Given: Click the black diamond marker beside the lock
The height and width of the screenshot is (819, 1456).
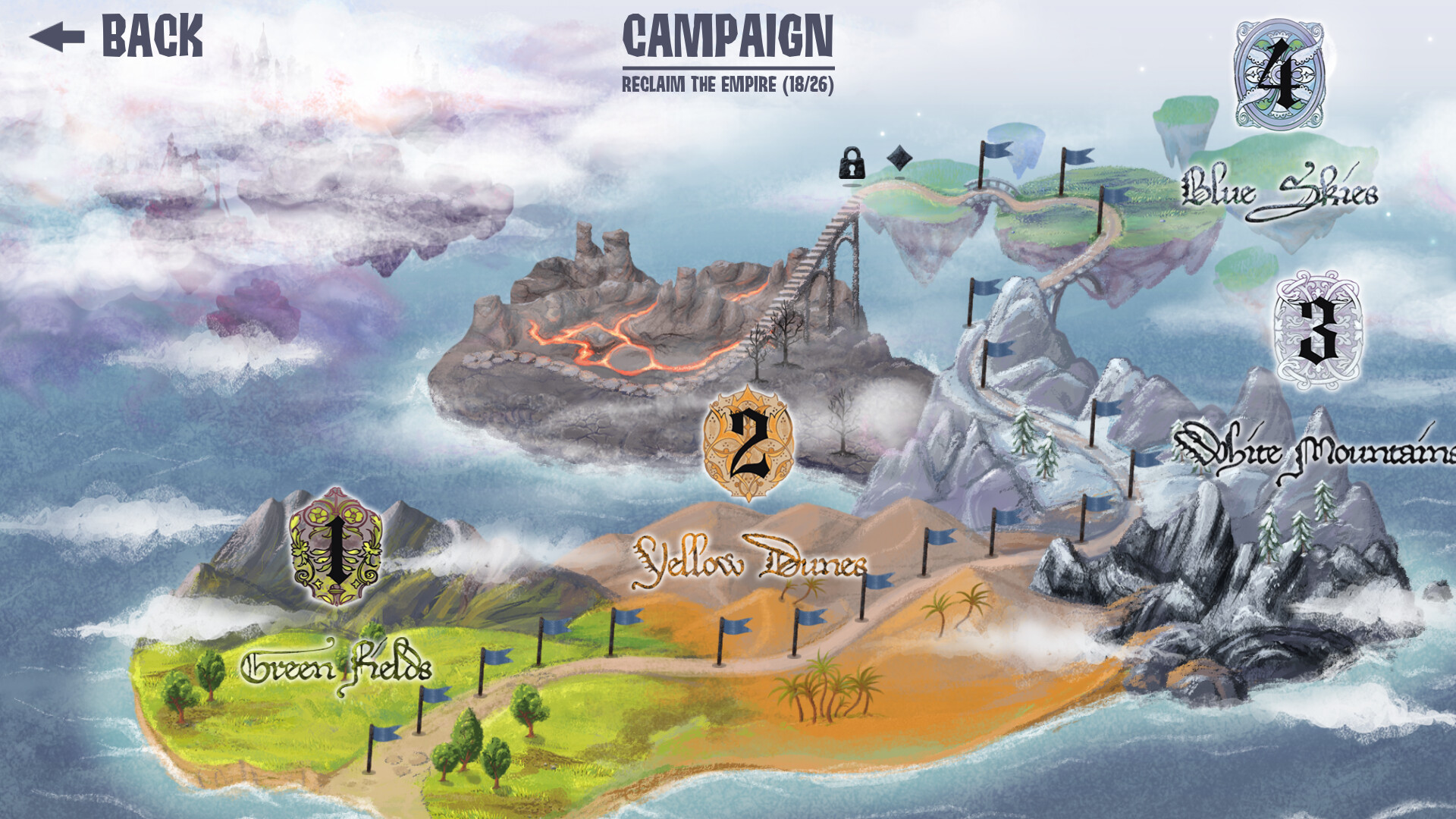Looking at the screenshot, I should (x=899, y=158).
